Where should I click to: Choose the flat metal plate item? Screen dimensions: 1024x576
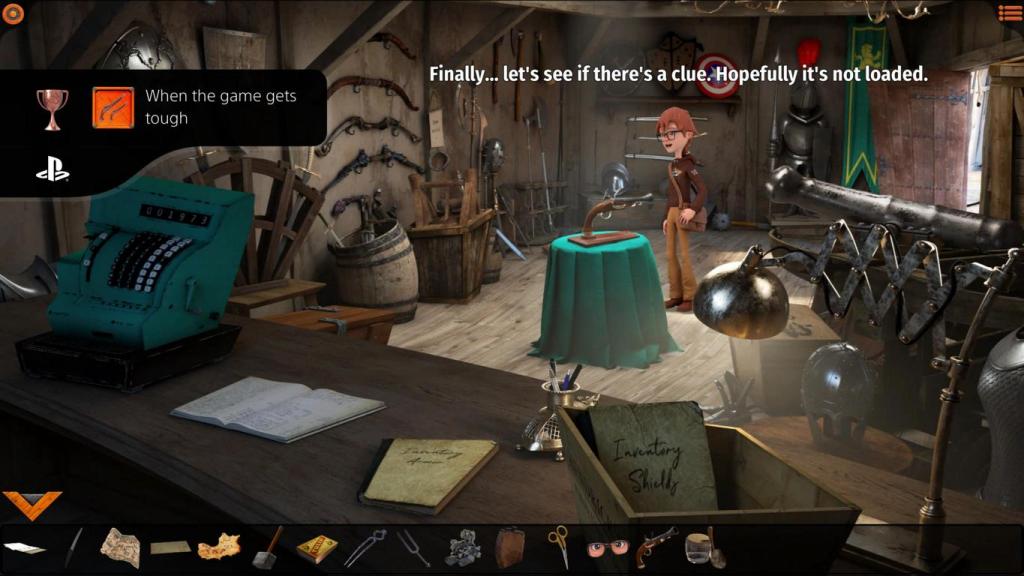[170, 547]
